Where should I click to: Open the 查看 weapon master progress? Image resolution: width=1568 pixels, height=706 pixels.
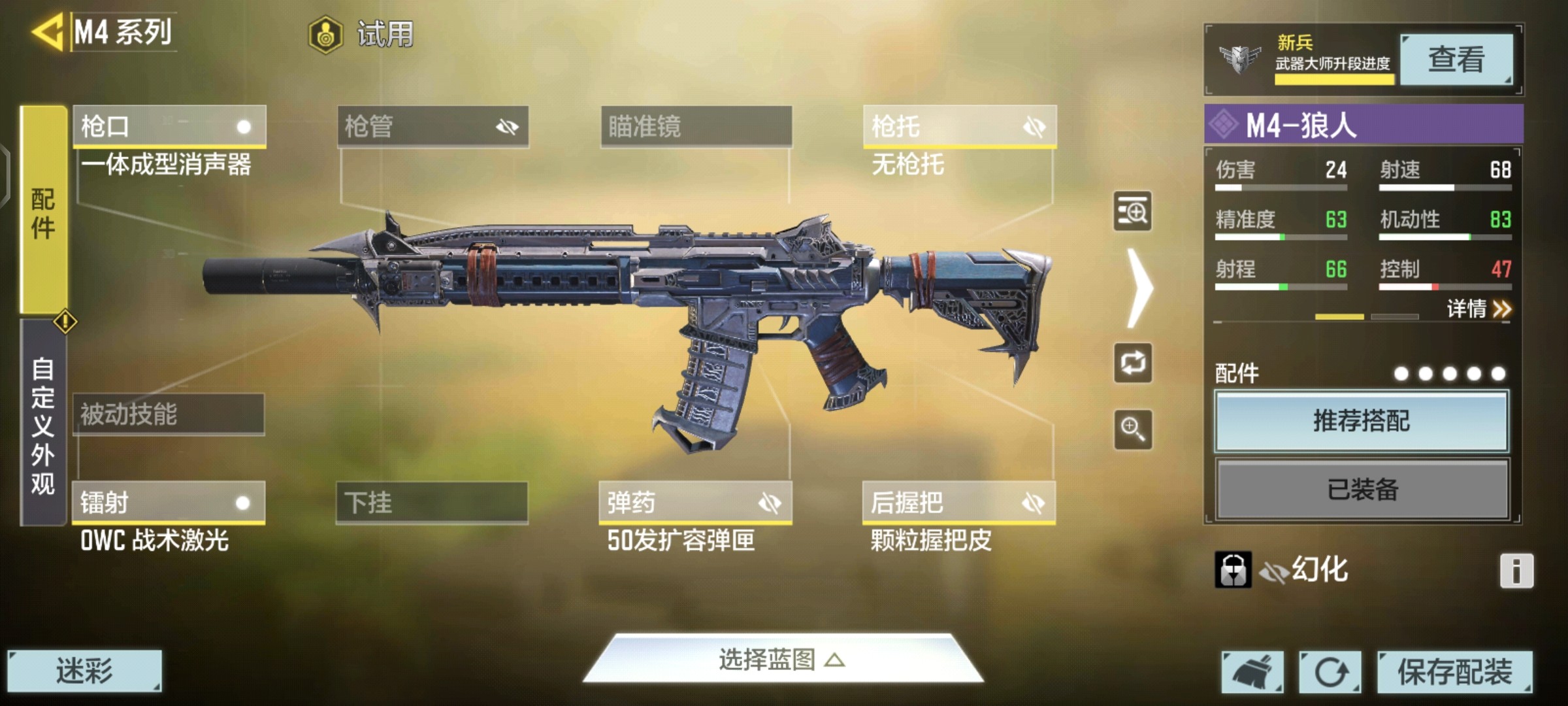[1456, 59]
